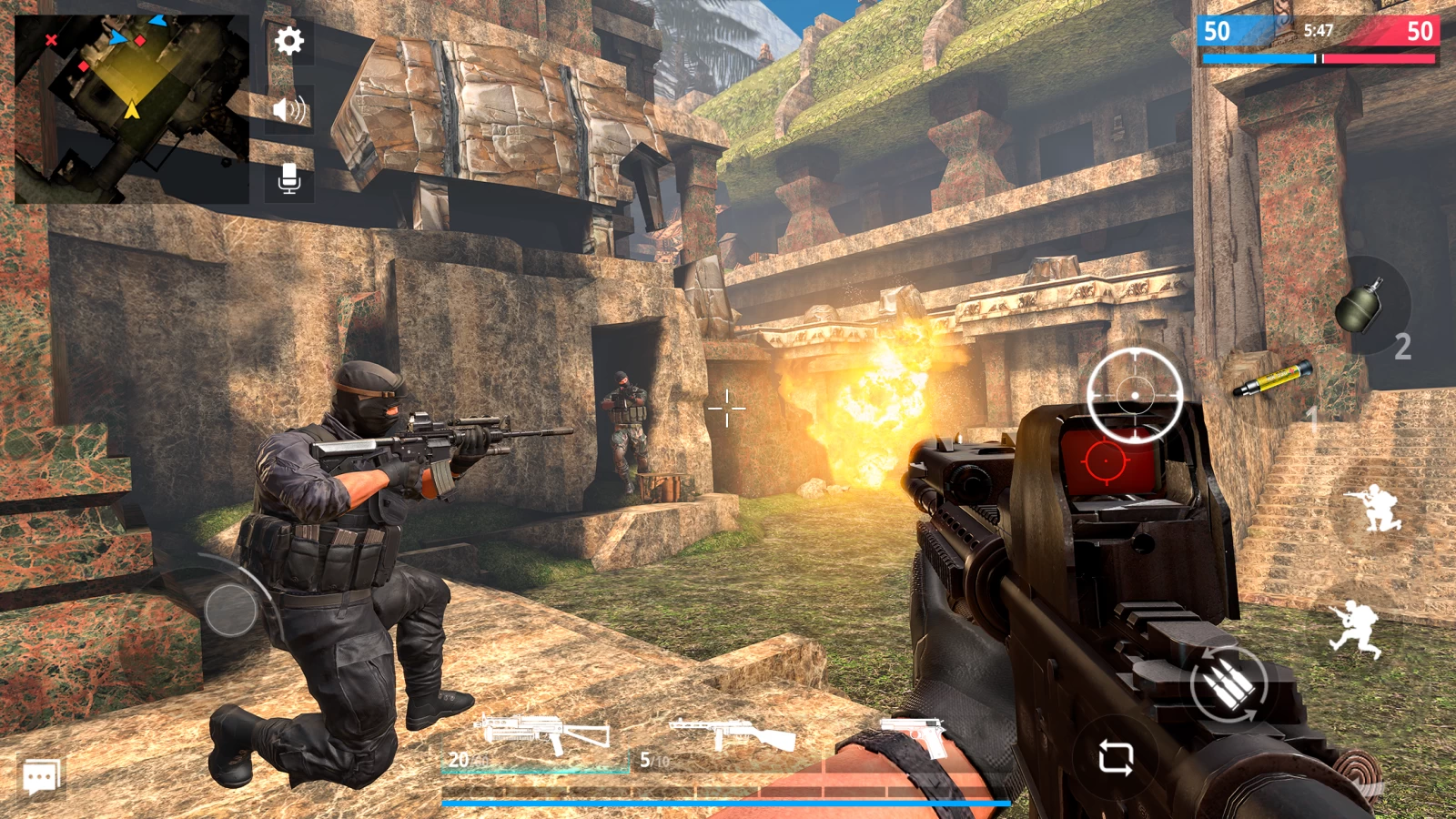The width and height of the screenshot is (1456, 819).
Task: Tap the swap weapon button
Action: 1116,757
